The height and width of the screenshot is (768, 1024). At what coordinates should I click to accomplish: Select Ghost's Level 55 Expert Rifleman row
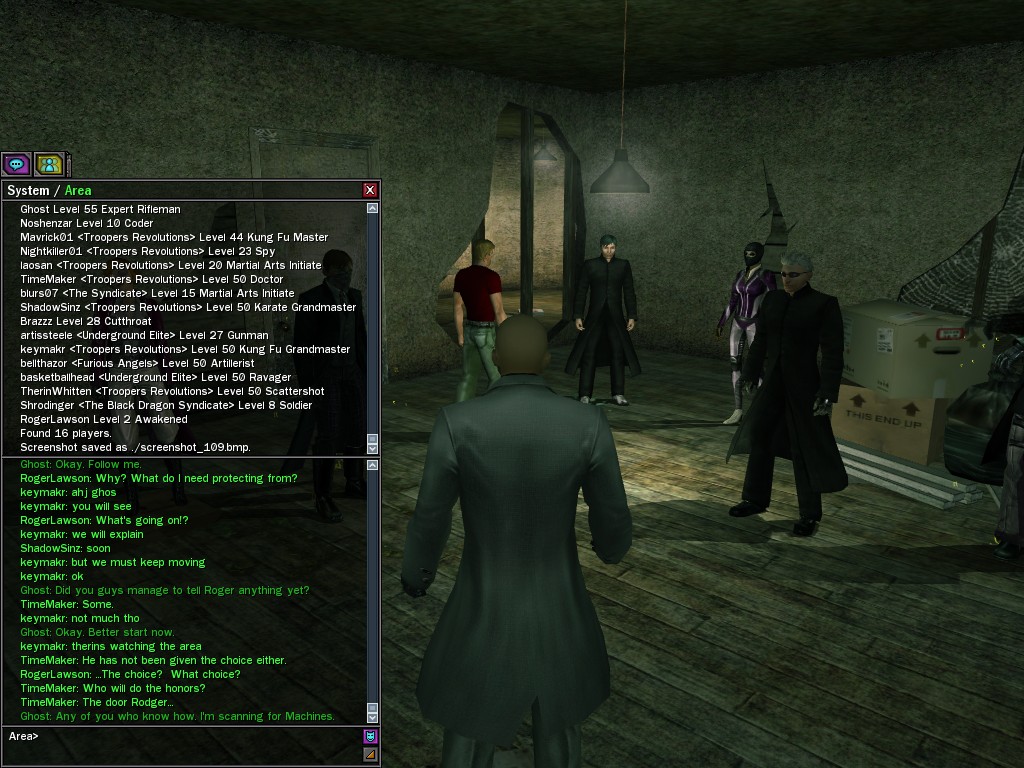click(100, 209)
